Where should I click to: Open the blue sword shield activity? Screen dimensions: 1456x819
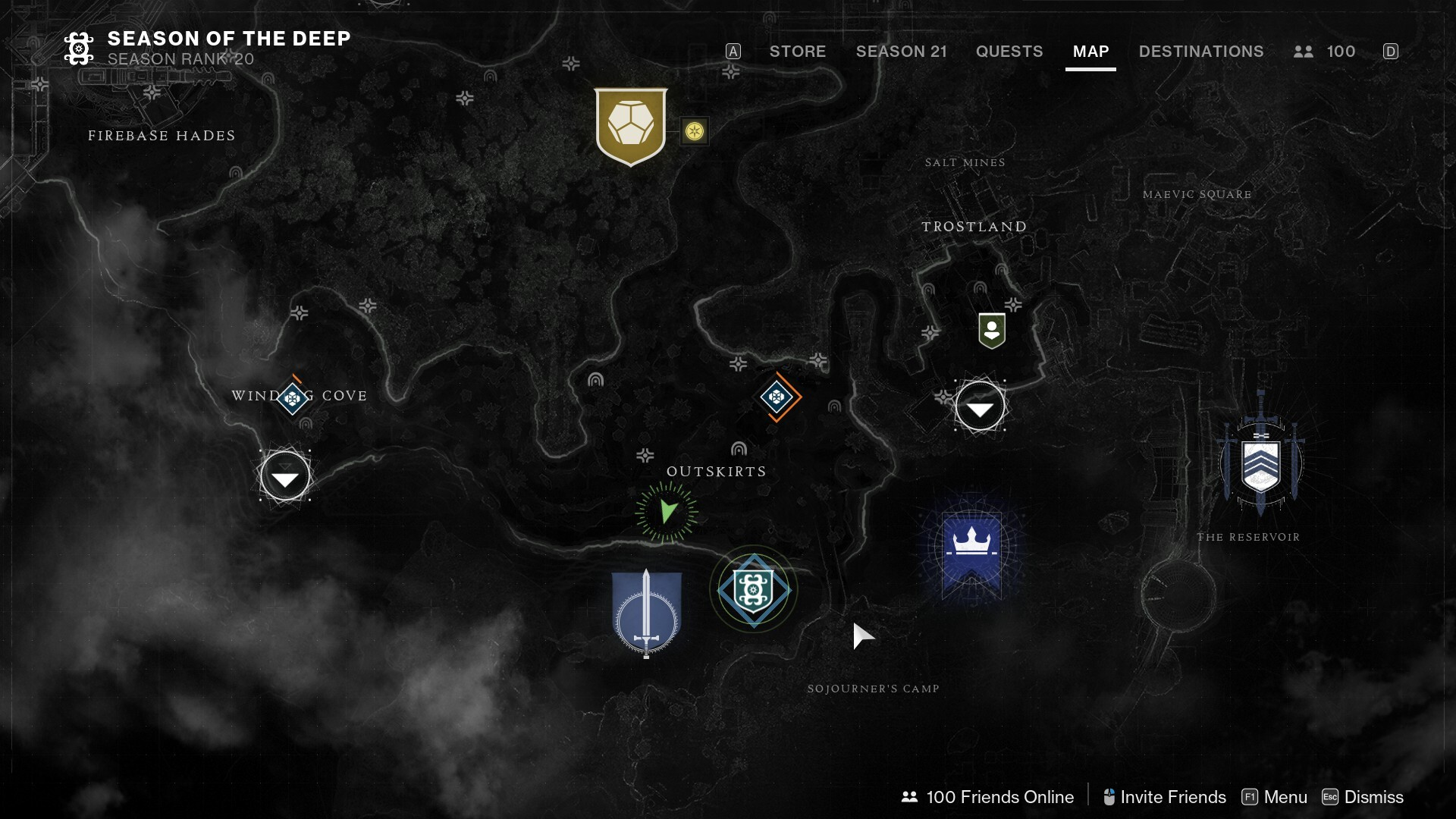point(646,613)
